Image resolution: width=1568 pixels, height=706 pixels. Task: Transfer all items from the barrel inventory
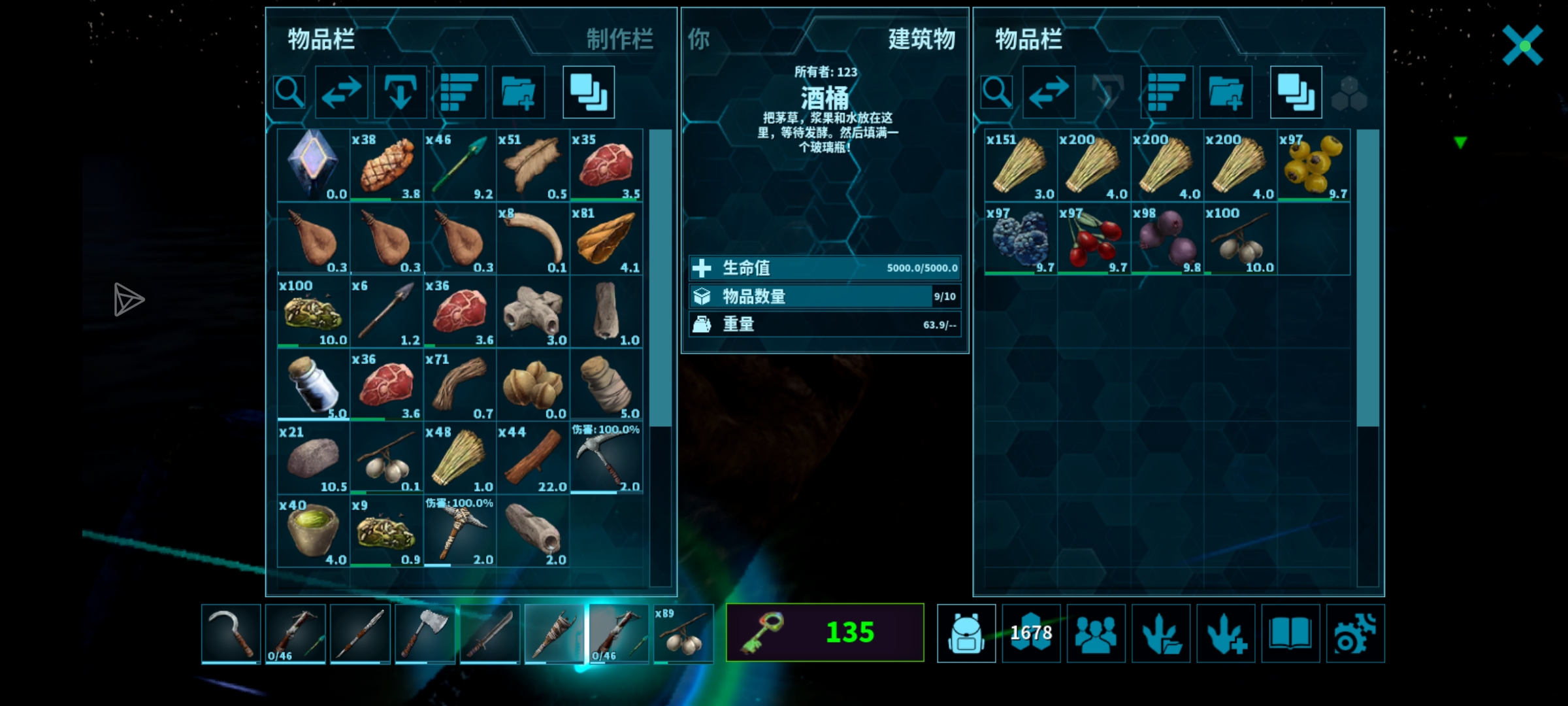click(1049, 92)
